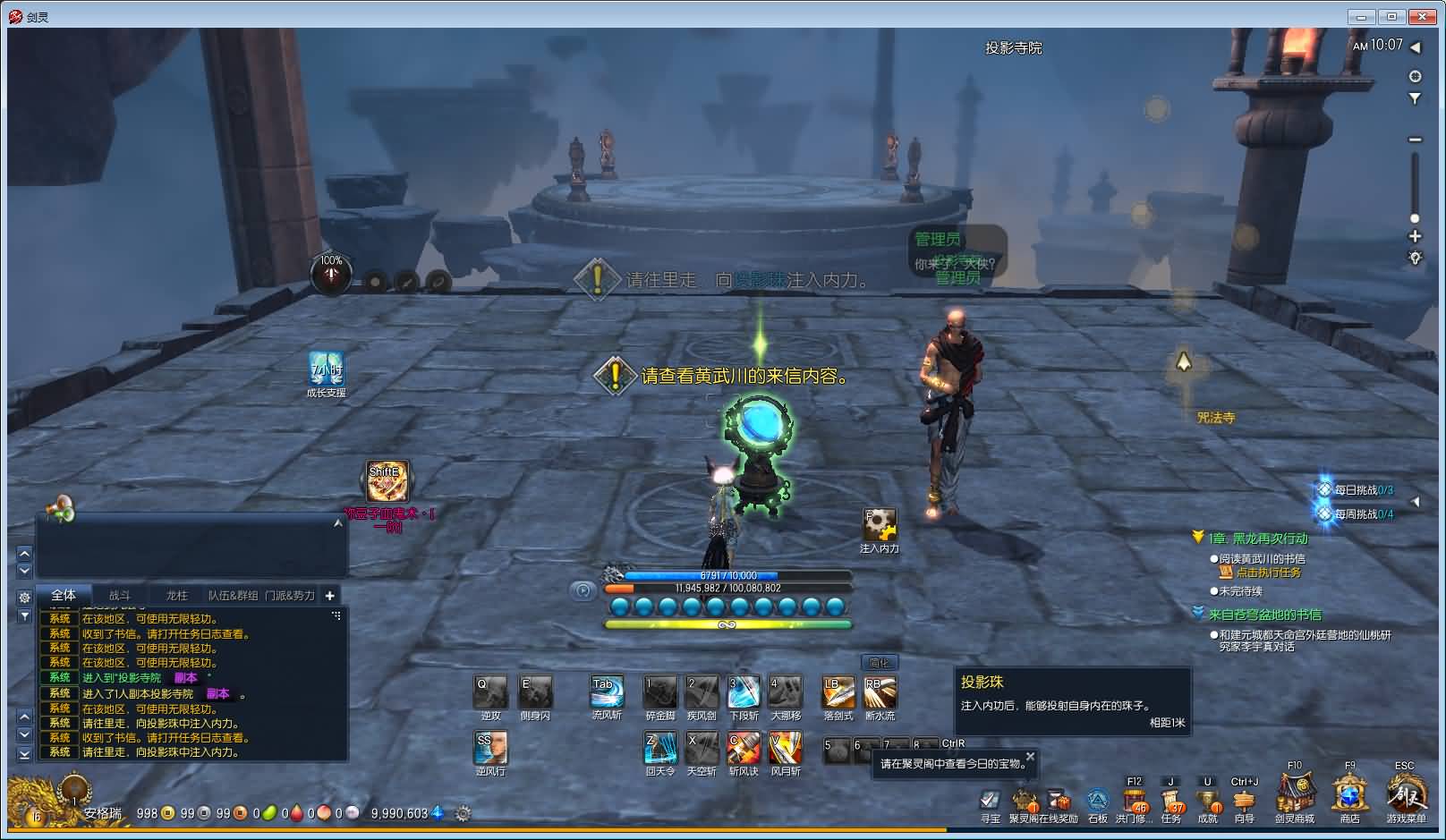Activate the 流风斩 skill

[x=607, y=692]
